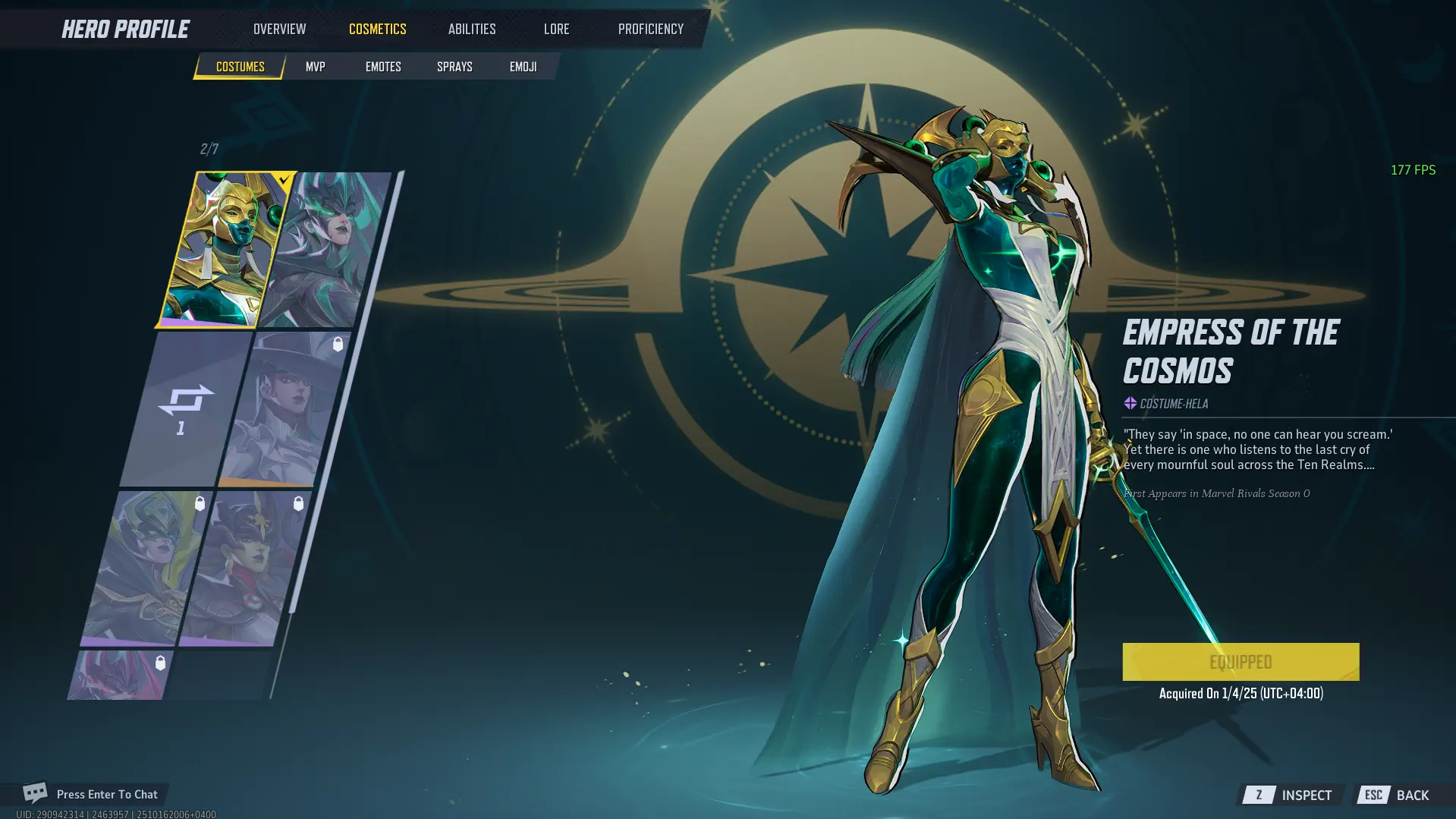The height and width of the screenshot is (819, 1456).
Task: Show the Lore tab
Action: point(556,29)
